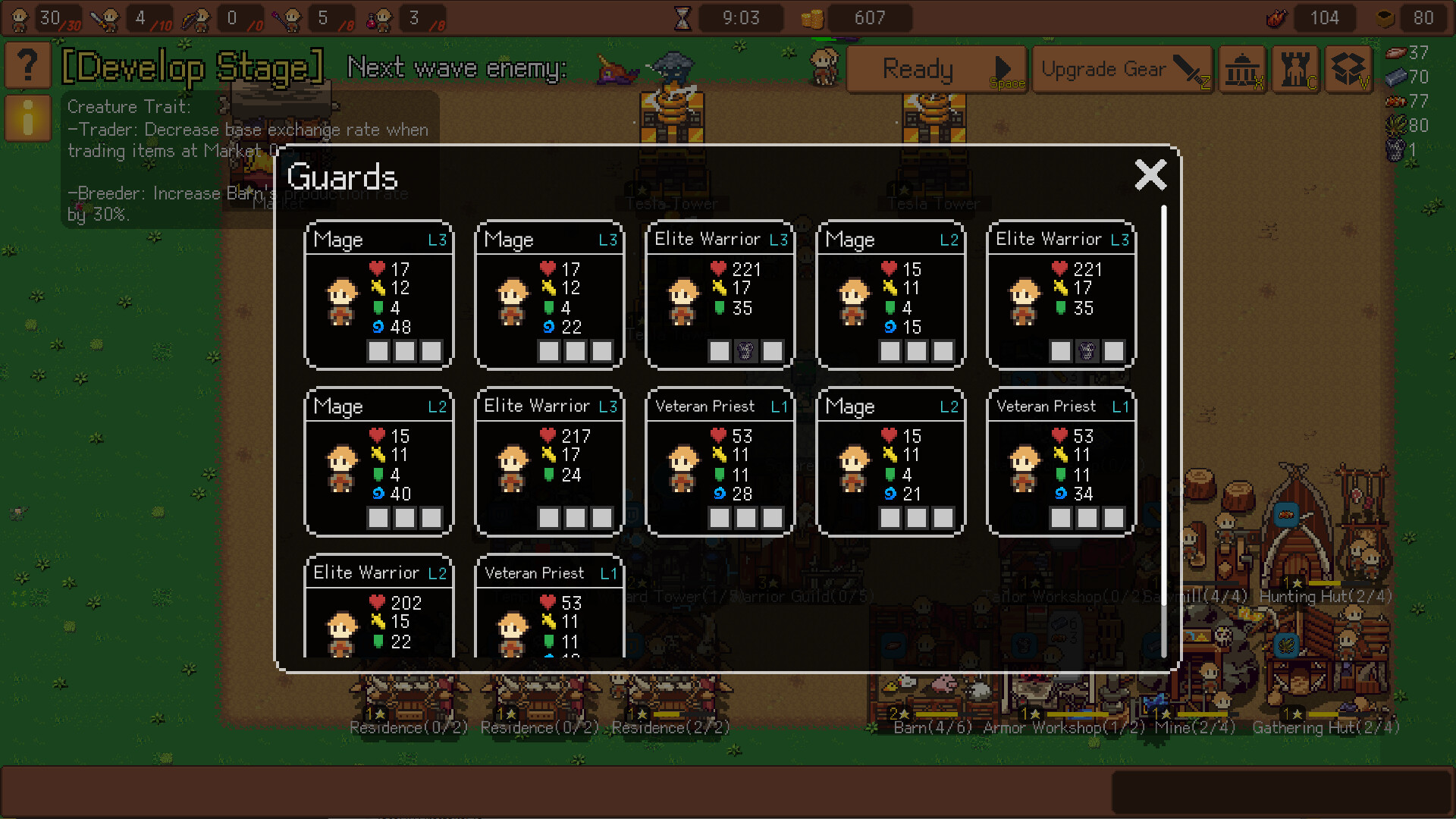Select the L3 Mage with 48 mana

(378, 295)
